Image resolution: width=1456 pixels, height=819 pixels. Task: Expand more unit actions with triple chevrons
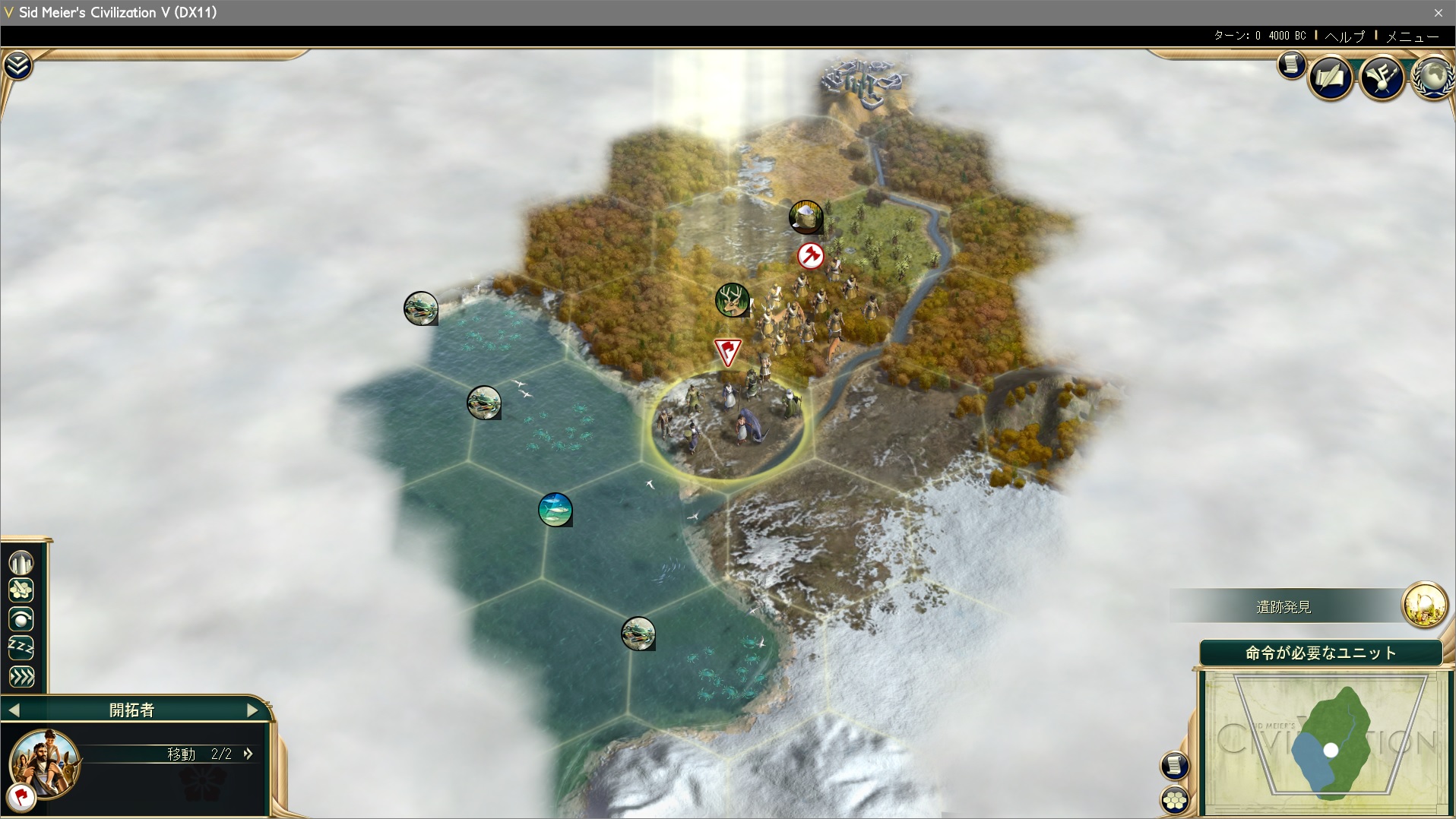coord(21,677)
